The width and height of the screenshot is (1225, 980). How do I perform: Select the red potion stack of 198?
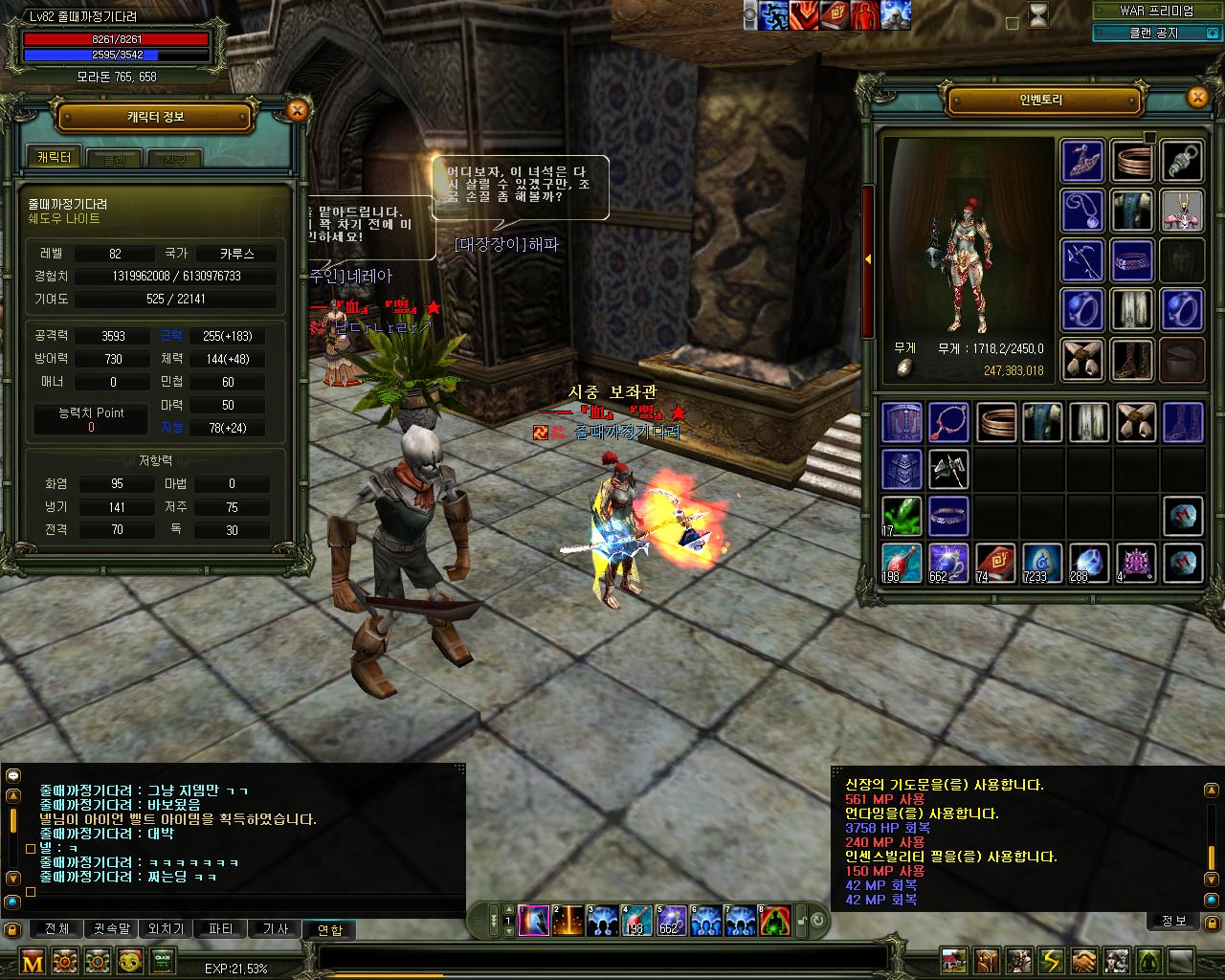coord(901,563)
